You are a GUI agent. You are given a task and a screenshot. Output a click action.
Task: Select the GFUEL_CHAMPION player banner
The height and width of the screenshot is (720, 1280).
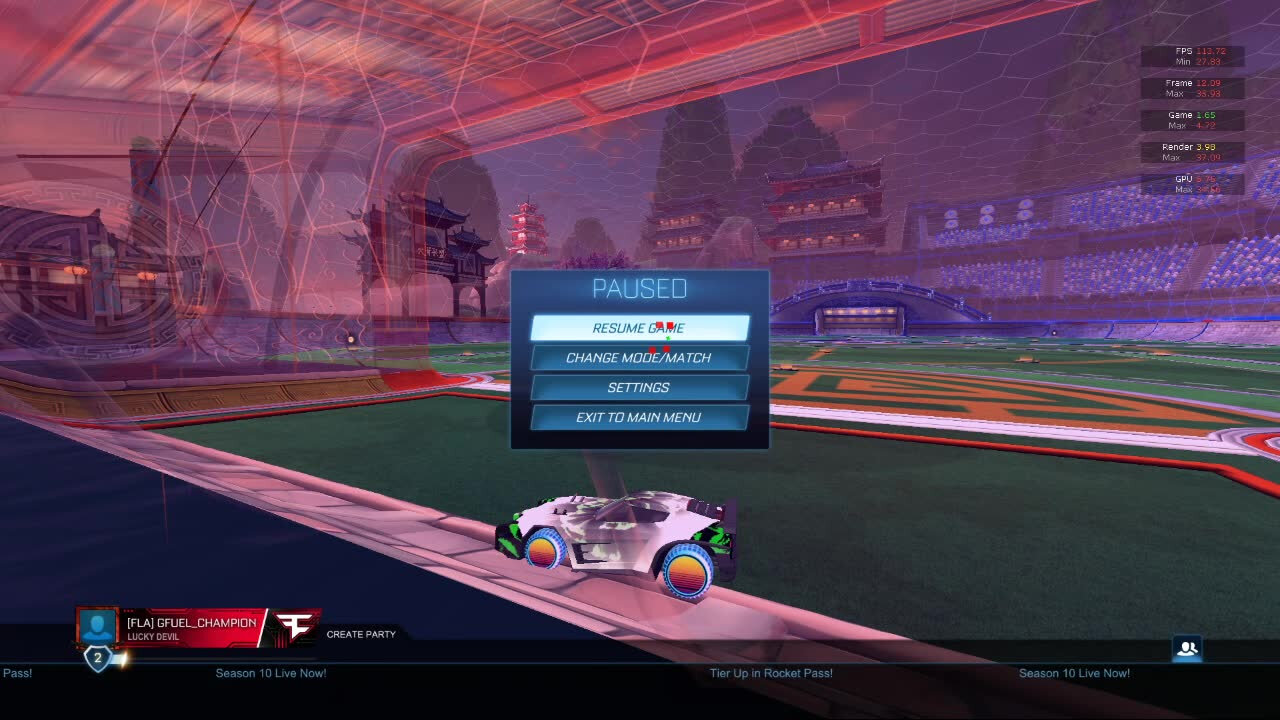click(x=192, y=628)
